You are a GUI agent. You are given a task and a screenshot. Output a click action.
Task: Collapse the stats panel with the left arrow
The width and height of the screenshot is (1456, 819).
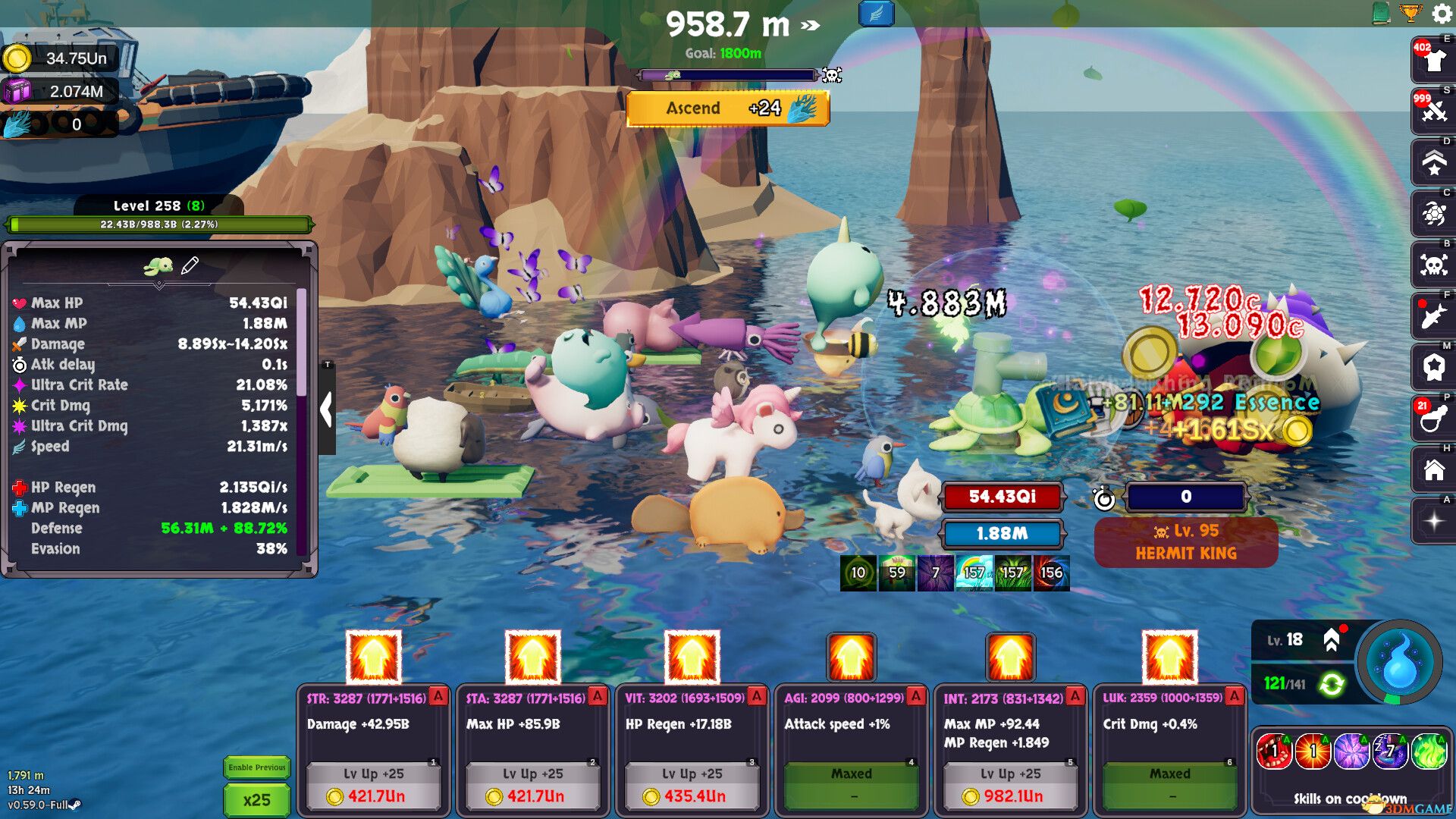pos(326,408)
